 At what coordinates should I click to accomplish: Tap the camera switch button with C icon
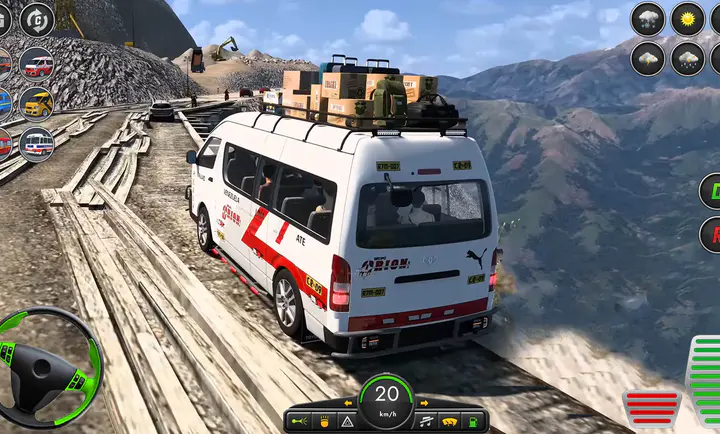pos(38,18)
